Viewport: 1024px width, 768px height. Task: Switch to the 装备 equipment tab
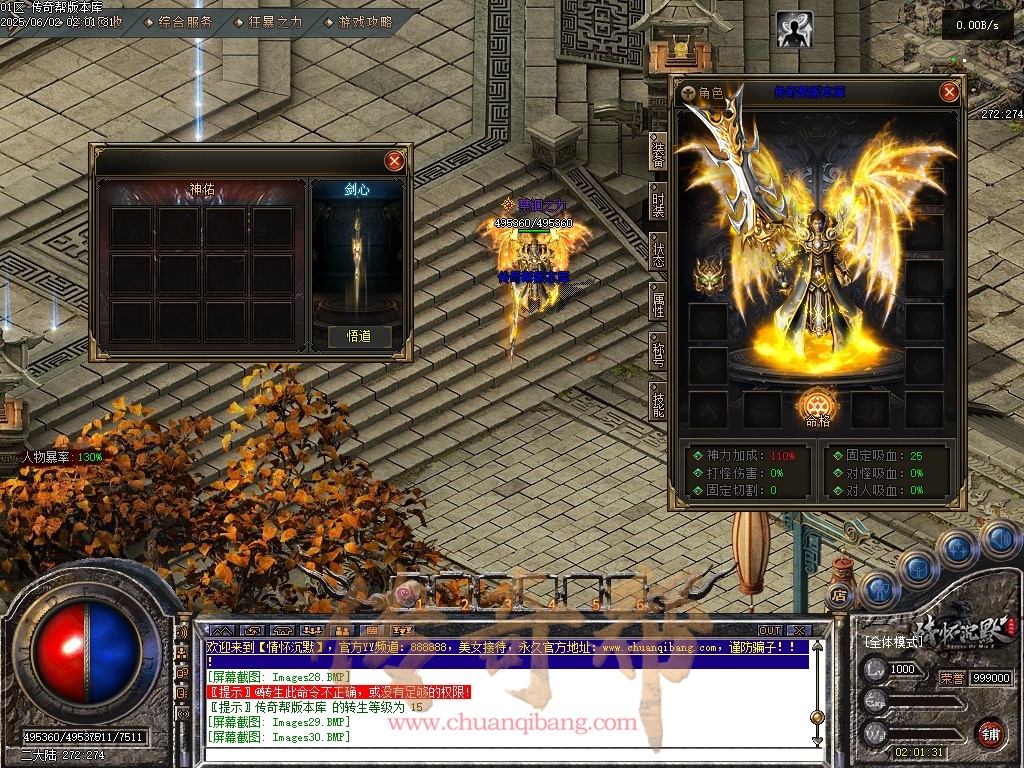(x=658, y=154)
